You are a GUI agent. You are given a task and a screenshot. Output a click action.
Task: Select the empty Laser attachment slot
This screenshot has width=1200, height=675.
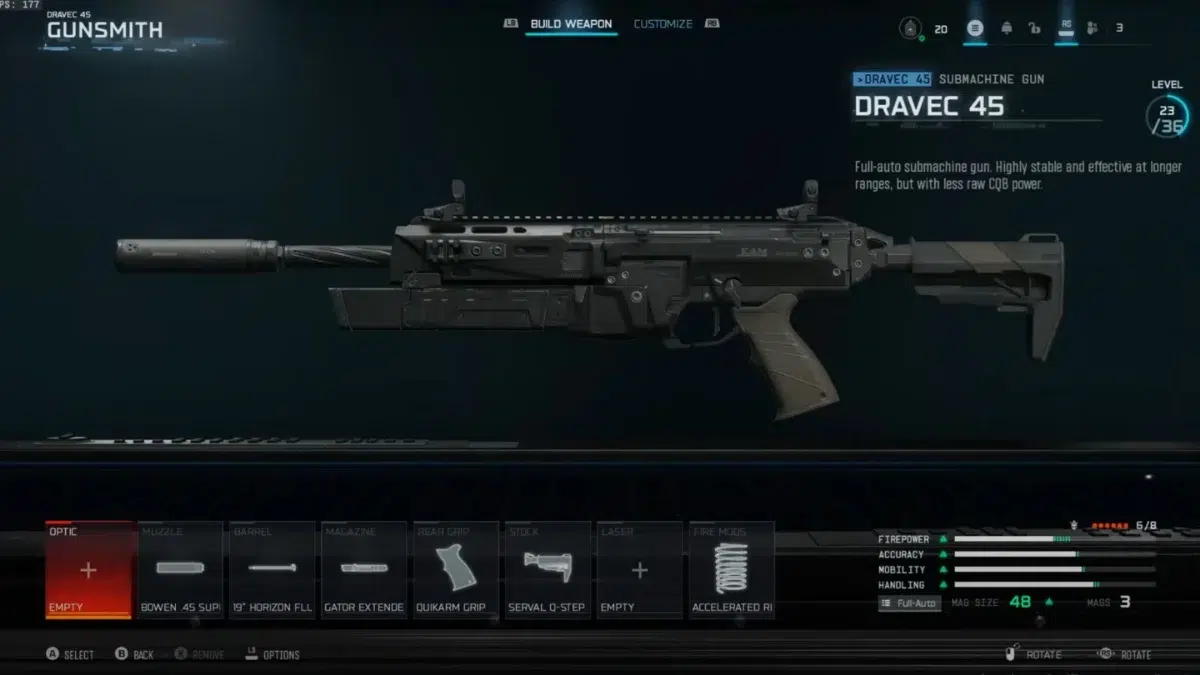pyautogui.click(x=640, y=570)
